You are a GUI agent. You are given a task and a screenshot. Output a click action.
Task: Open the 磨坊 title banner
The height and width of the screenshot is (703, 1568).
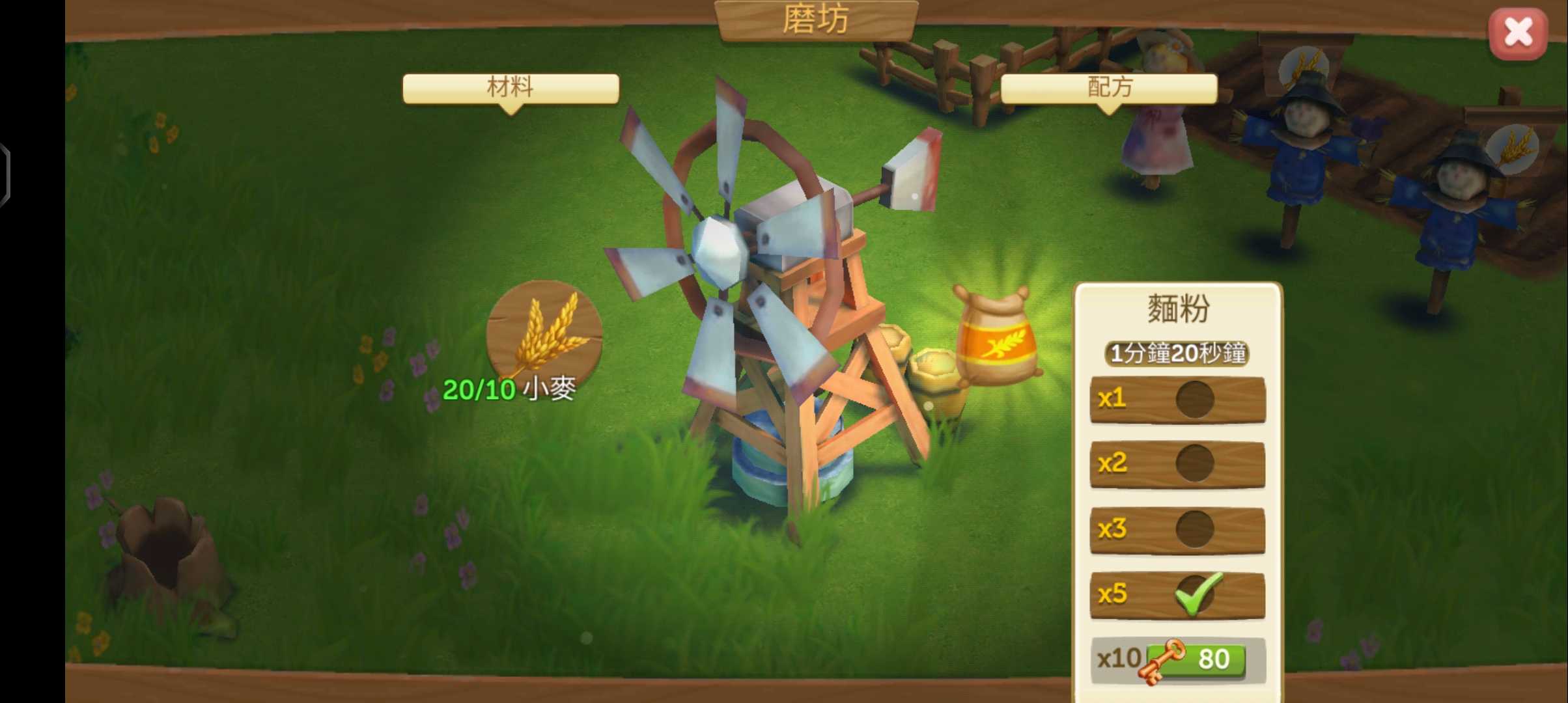click(816, 18)
